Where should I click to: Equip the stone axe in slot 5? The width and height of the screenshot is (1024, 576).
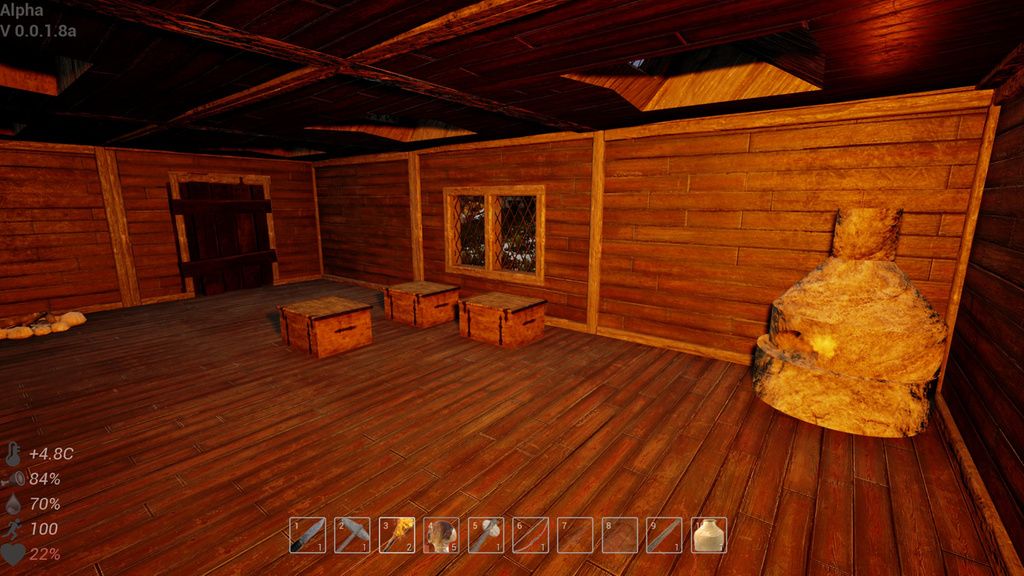point(486,535)
